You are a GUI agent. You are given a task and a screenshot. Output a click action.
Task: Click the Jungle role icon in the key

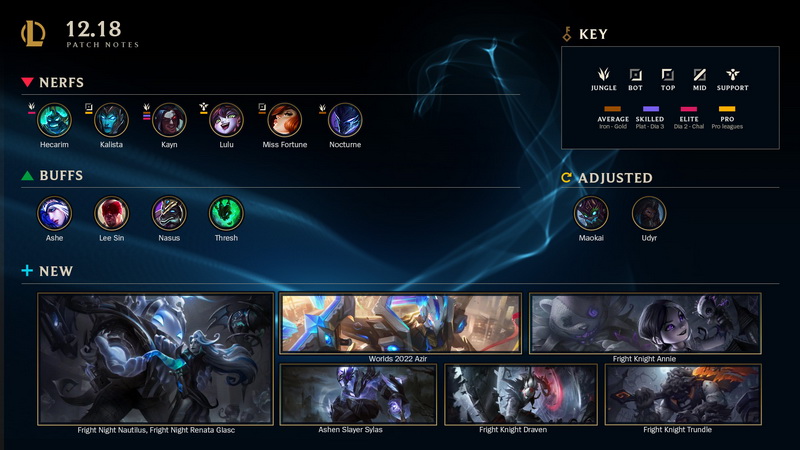click(603, 75)
